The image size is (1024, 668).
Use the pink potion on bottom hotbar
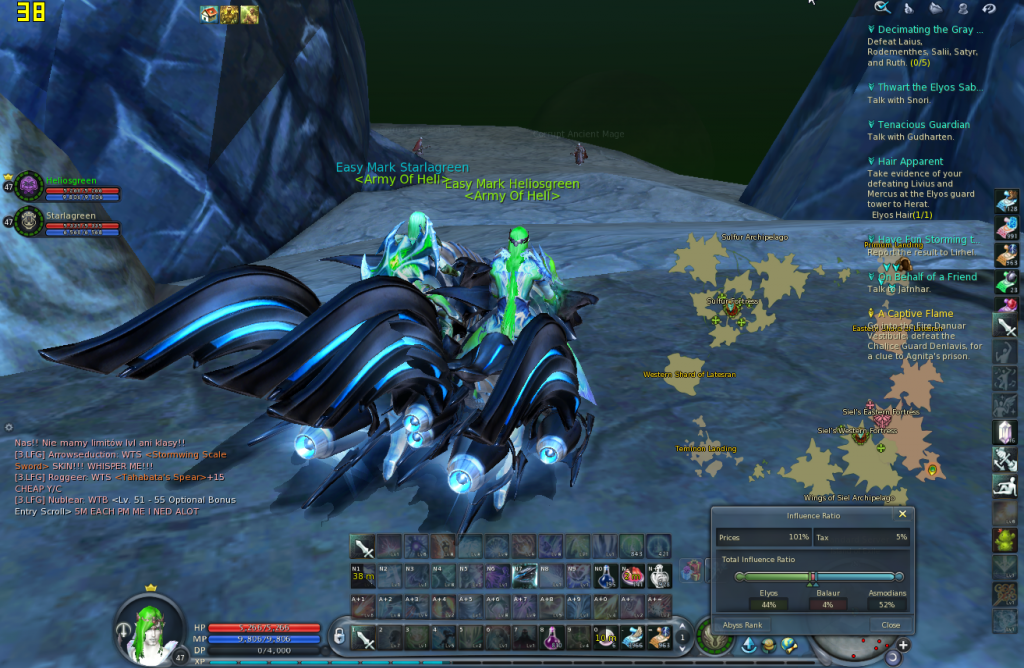pyautogui.click(x=553, y=636)
